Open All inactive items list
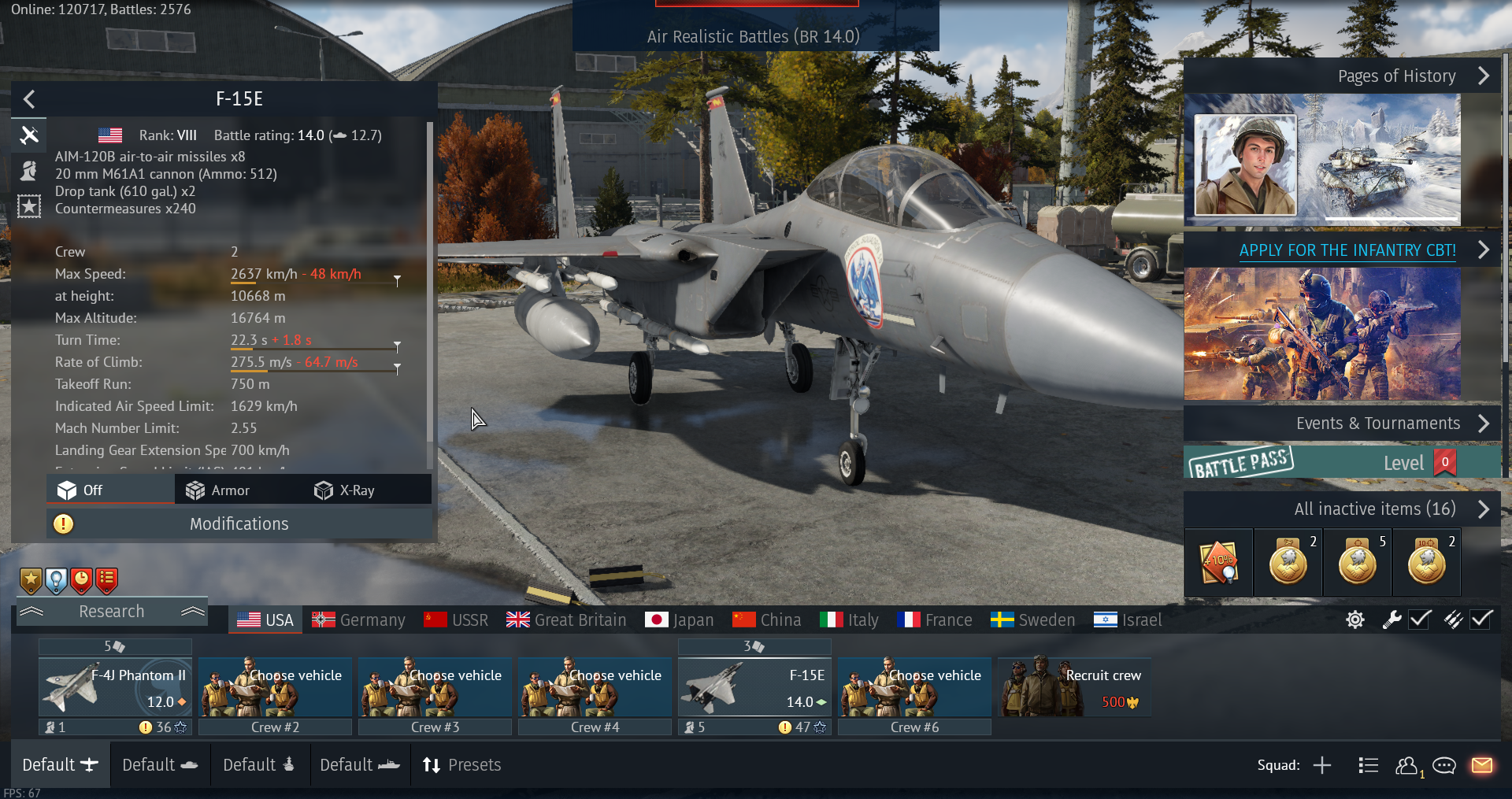This screenshot has width=1512, height=799. tap(1374, 509)
